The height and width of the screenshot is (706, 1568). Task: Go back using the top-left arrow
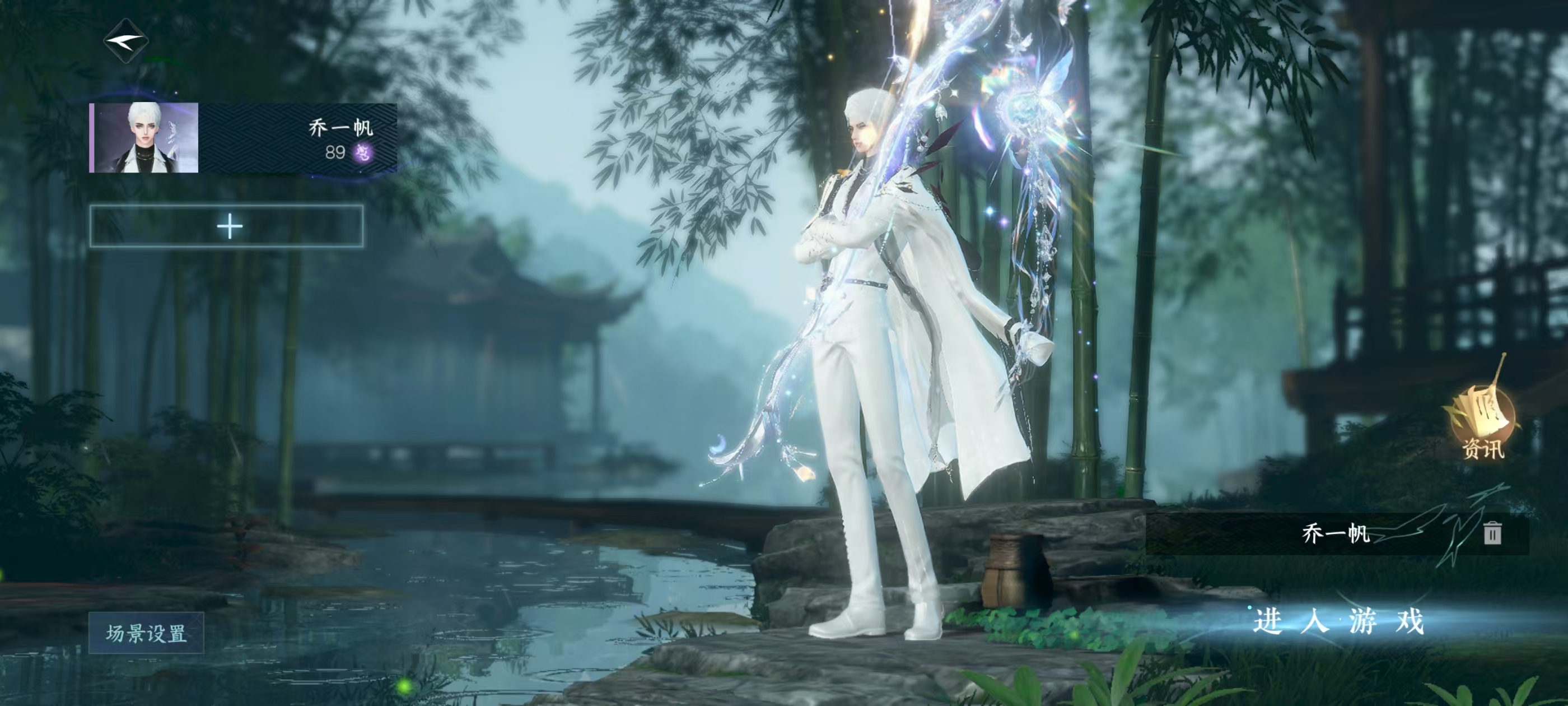click(x=126, y=41)
